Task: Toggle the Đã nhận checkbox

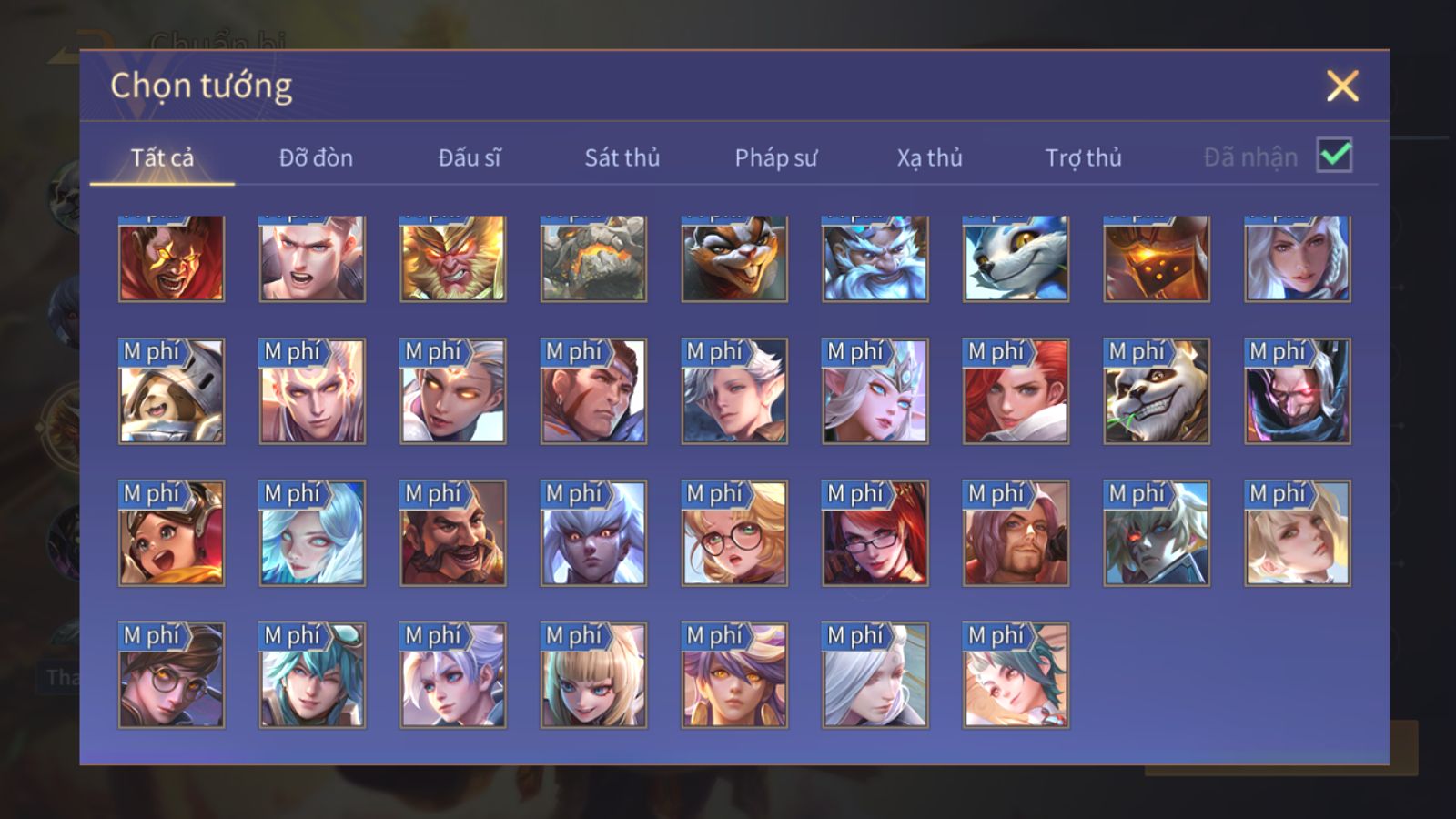Action: coord(1334,156)
